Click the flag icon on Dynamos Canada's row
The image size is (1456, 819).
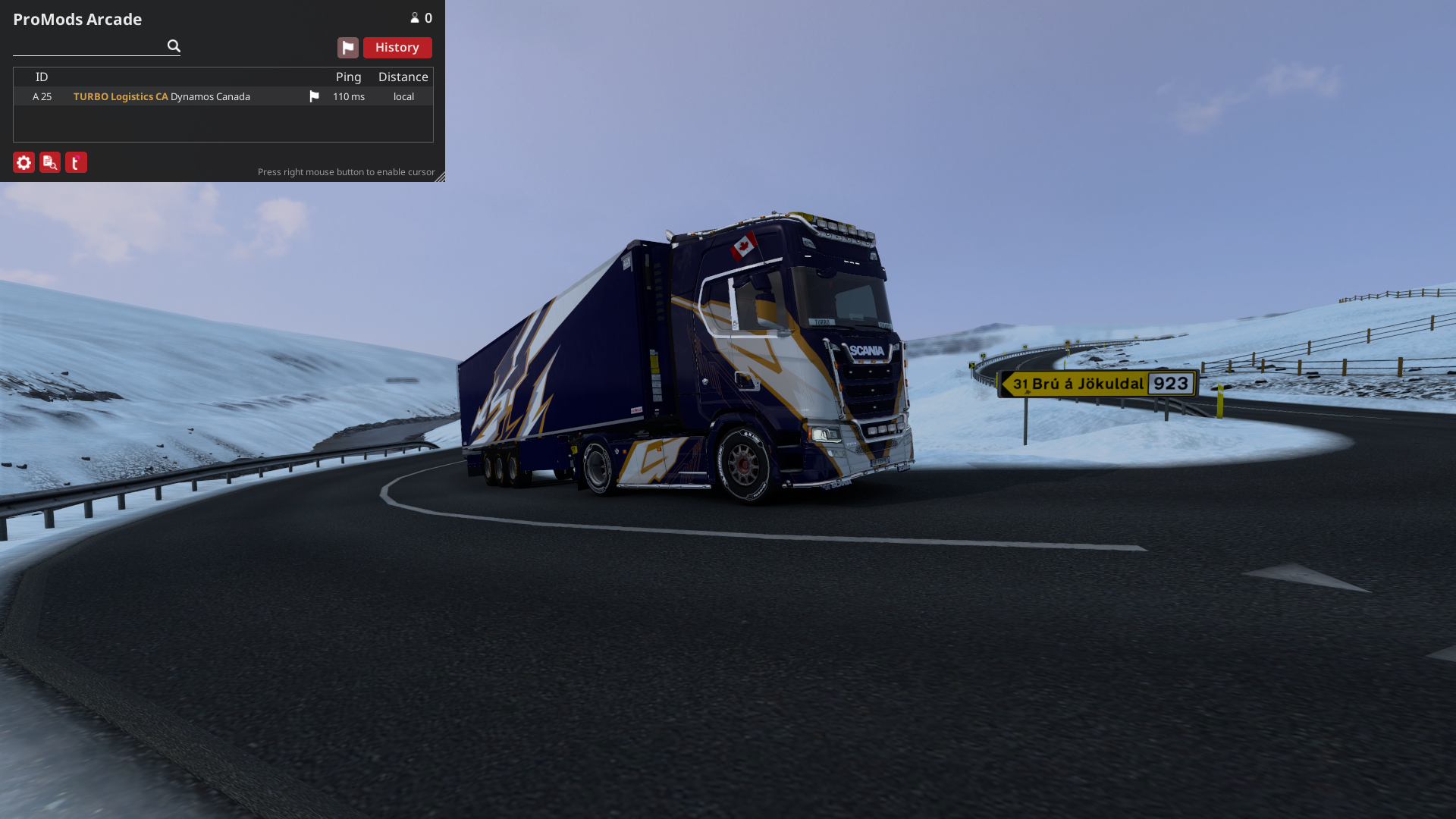(314, 96)
